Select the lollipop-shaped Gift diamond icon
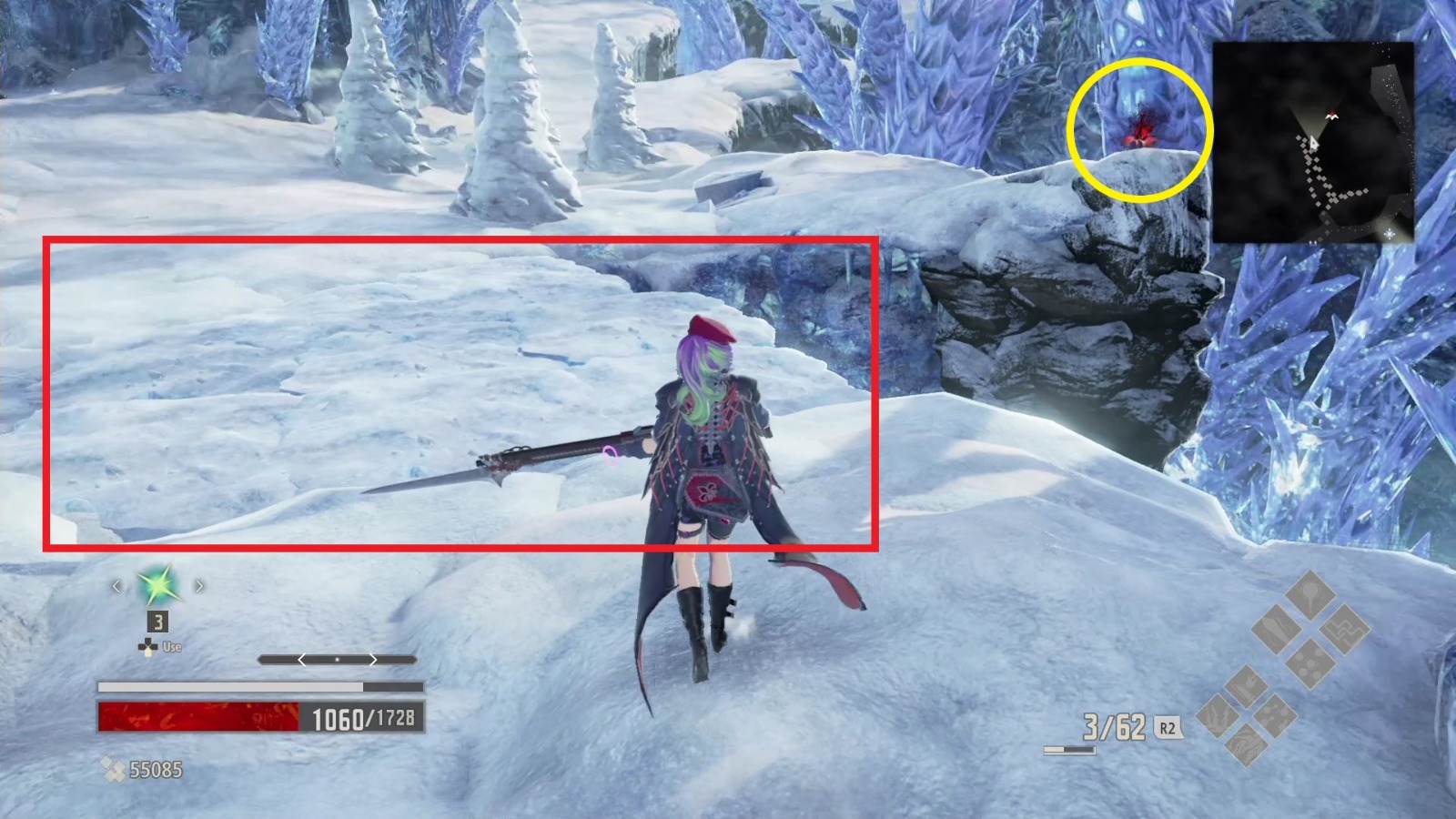 1310,595
